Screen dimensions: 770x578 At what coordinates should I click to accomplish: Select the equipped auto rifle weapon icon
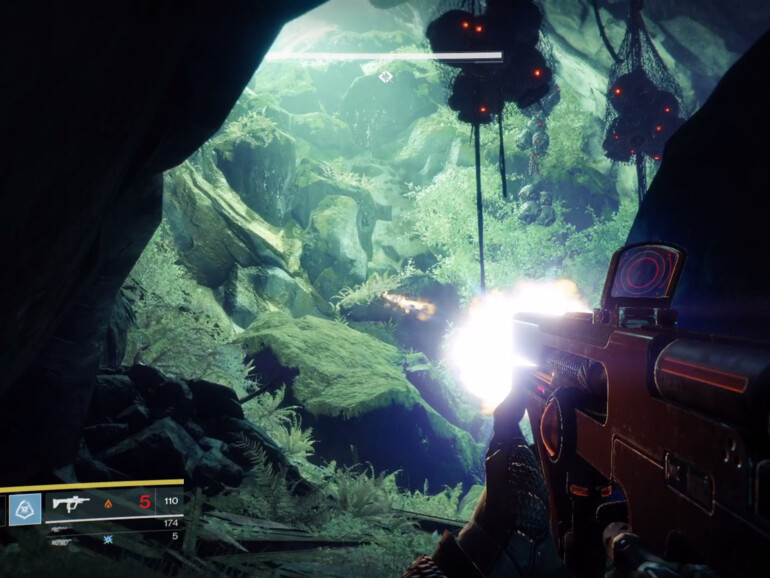pyautogui.click(x=71, y=504)
